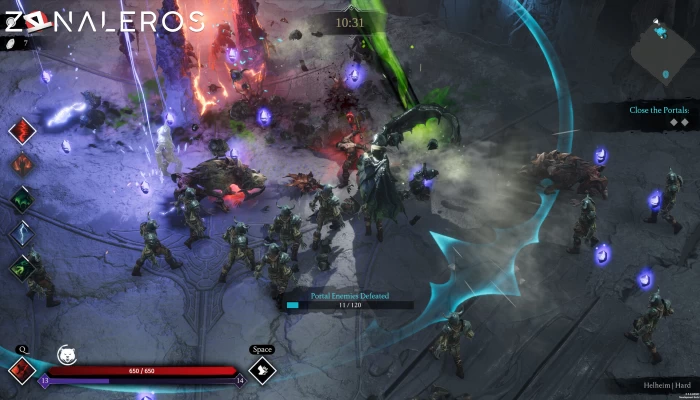The width and height of the screenshot is (700, 400).
Task: Activate the white dash ability diamond
Action: (x=262, y=371)
